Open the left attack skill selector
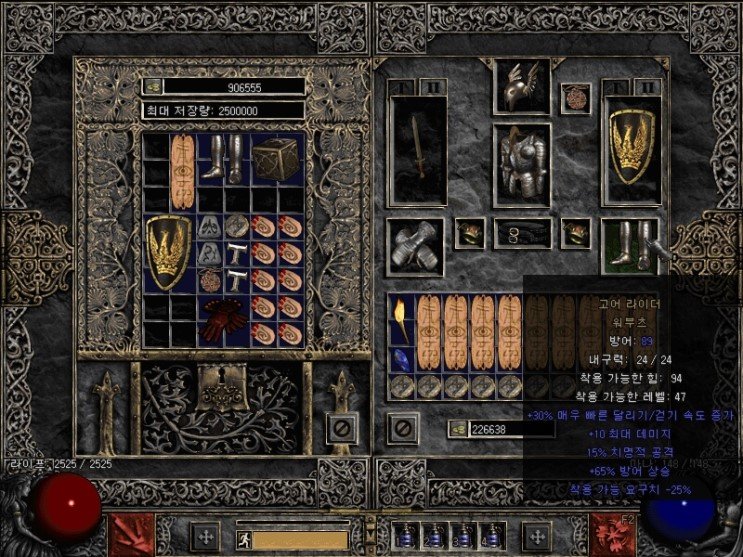Image resolution: width=743 pixels, height=557 pixels. click(x=126, y=533)
